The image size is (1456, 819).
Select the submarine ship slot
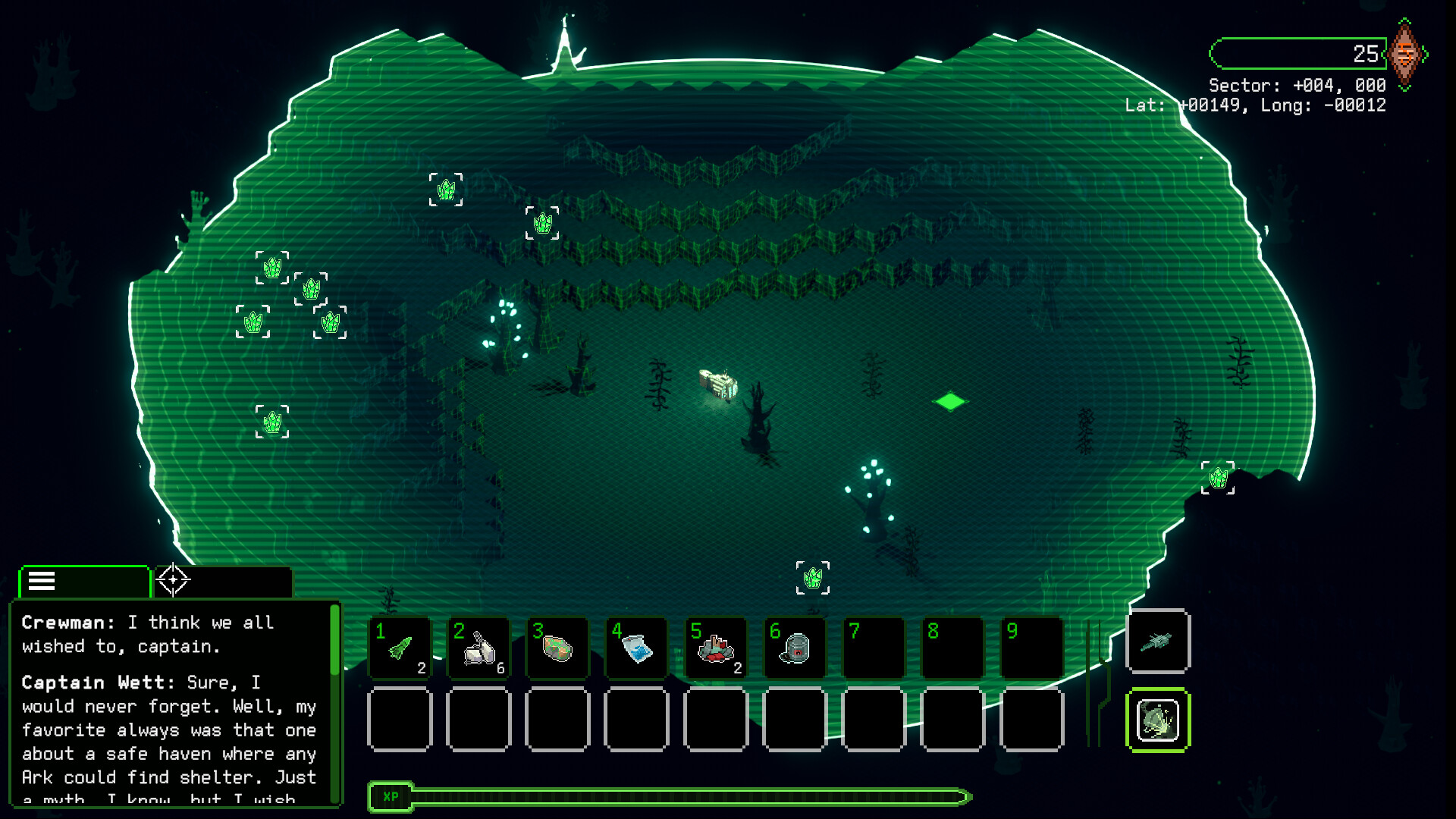click(1158, 642)
